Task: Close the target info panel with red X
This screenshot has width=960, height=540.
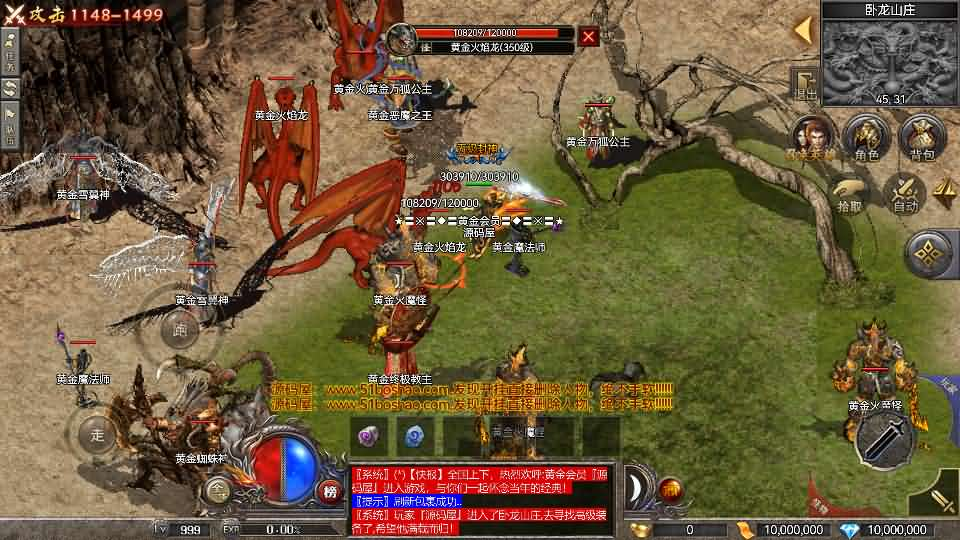Action: tap(589, 38)
